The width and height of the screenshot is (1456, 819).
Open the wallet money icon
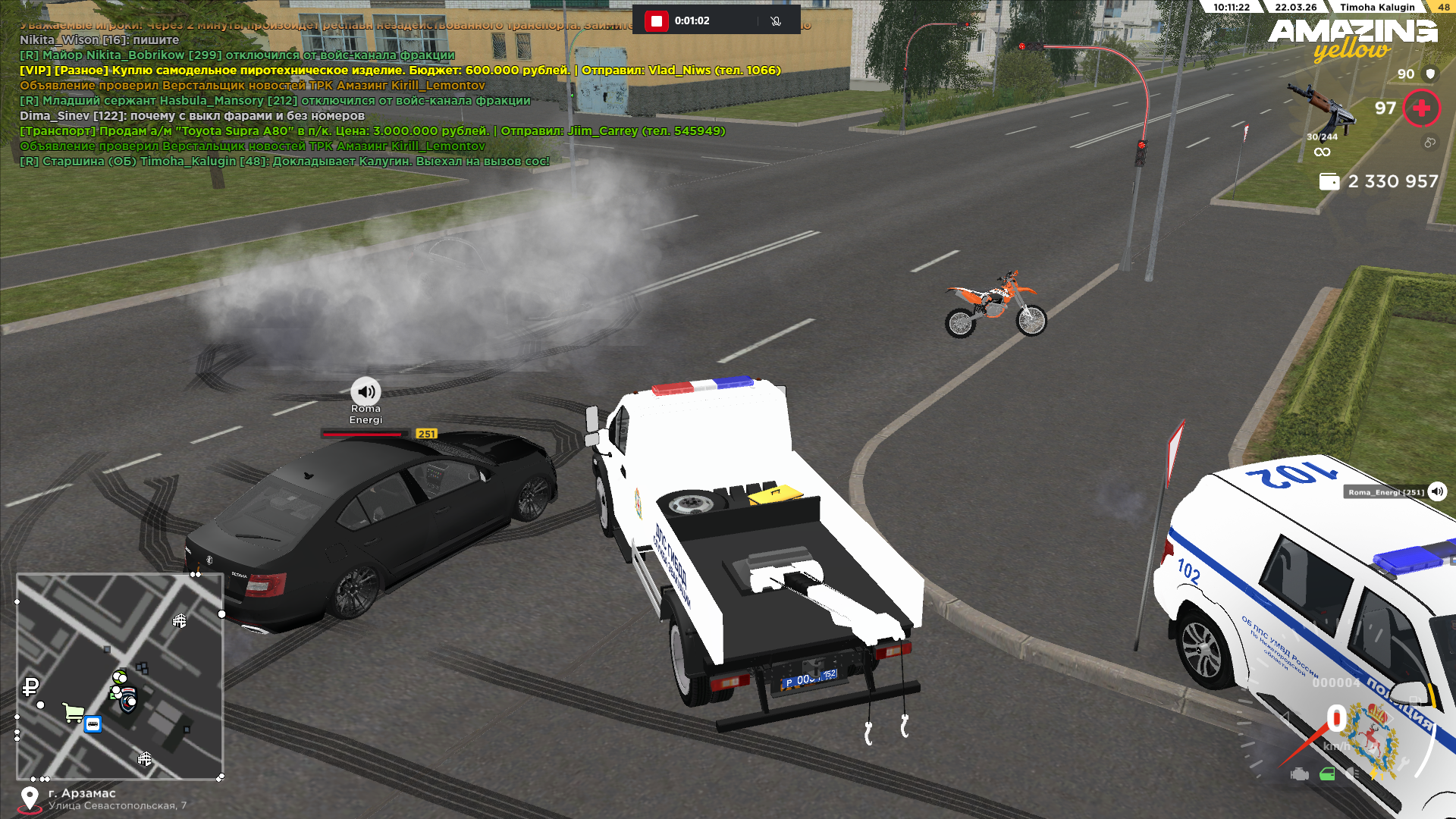[x=1329, y=182]
